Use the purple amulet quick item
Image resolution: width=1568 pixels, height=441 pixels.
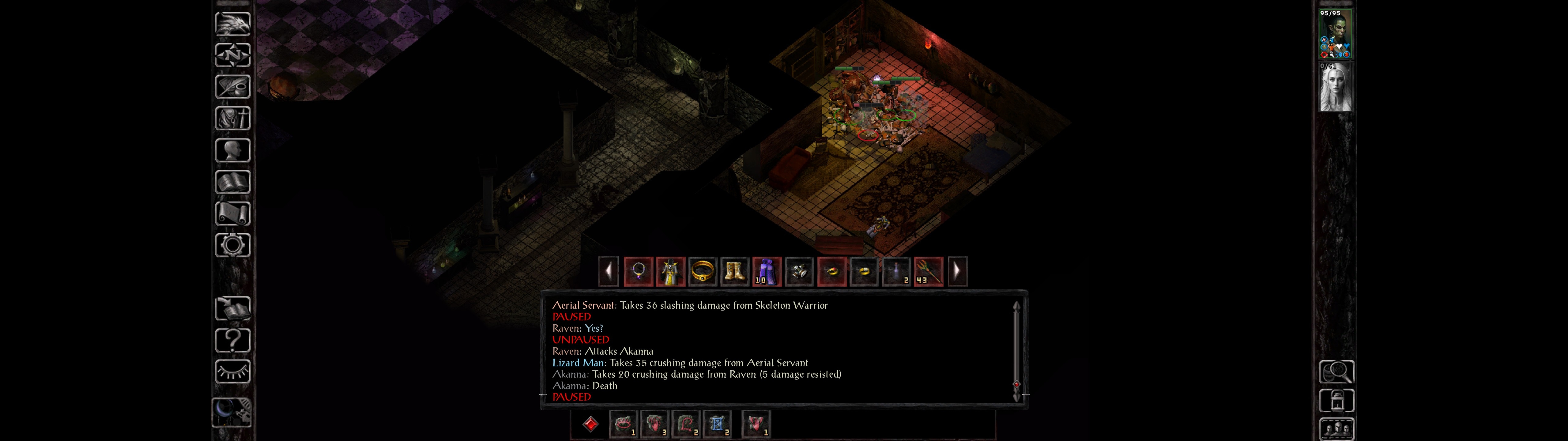(639, 272)
